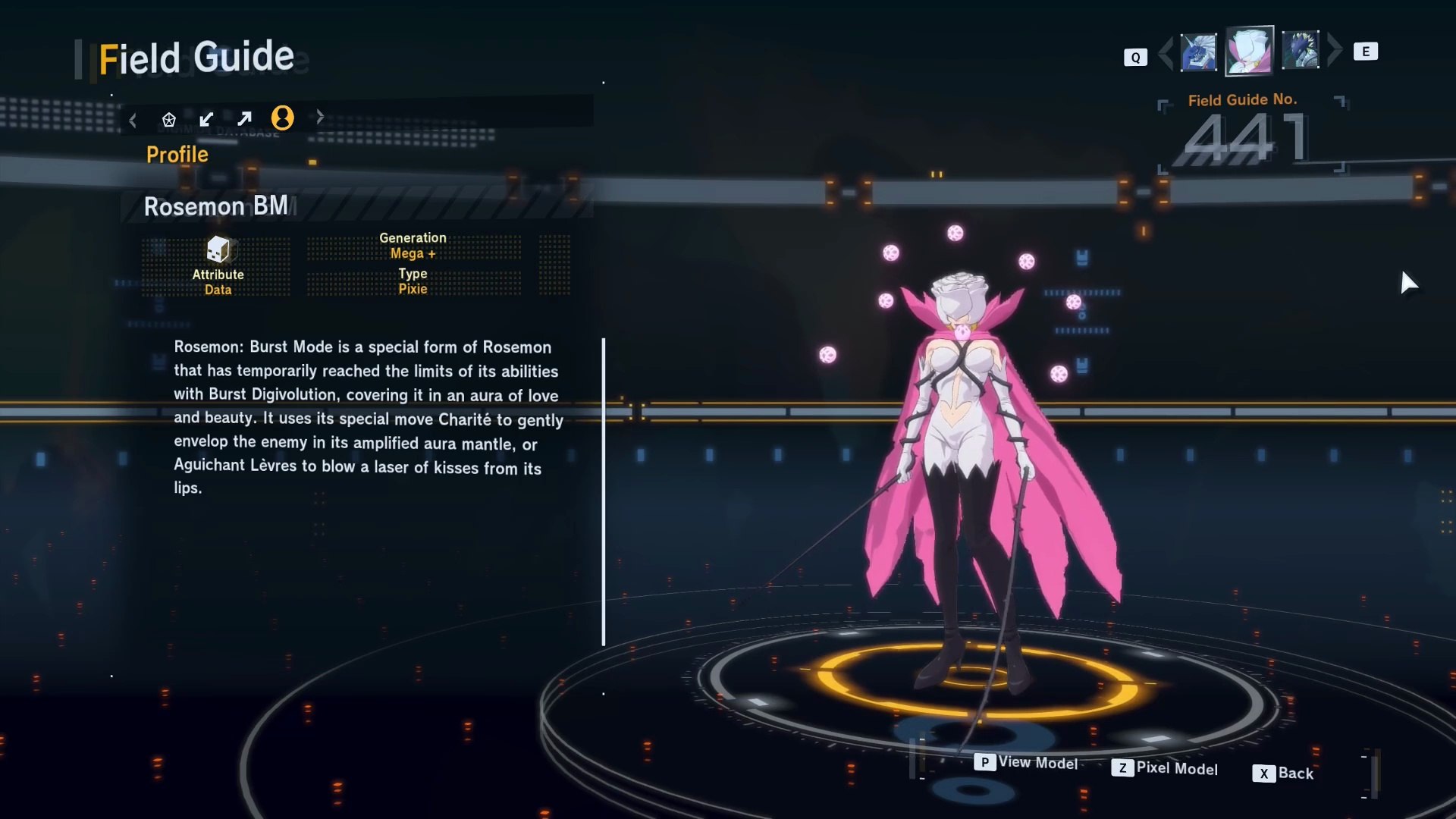The image size is (1456, 819).
Task: Select the dark spiky Digimon portrait
Action: click(1300, 51)
